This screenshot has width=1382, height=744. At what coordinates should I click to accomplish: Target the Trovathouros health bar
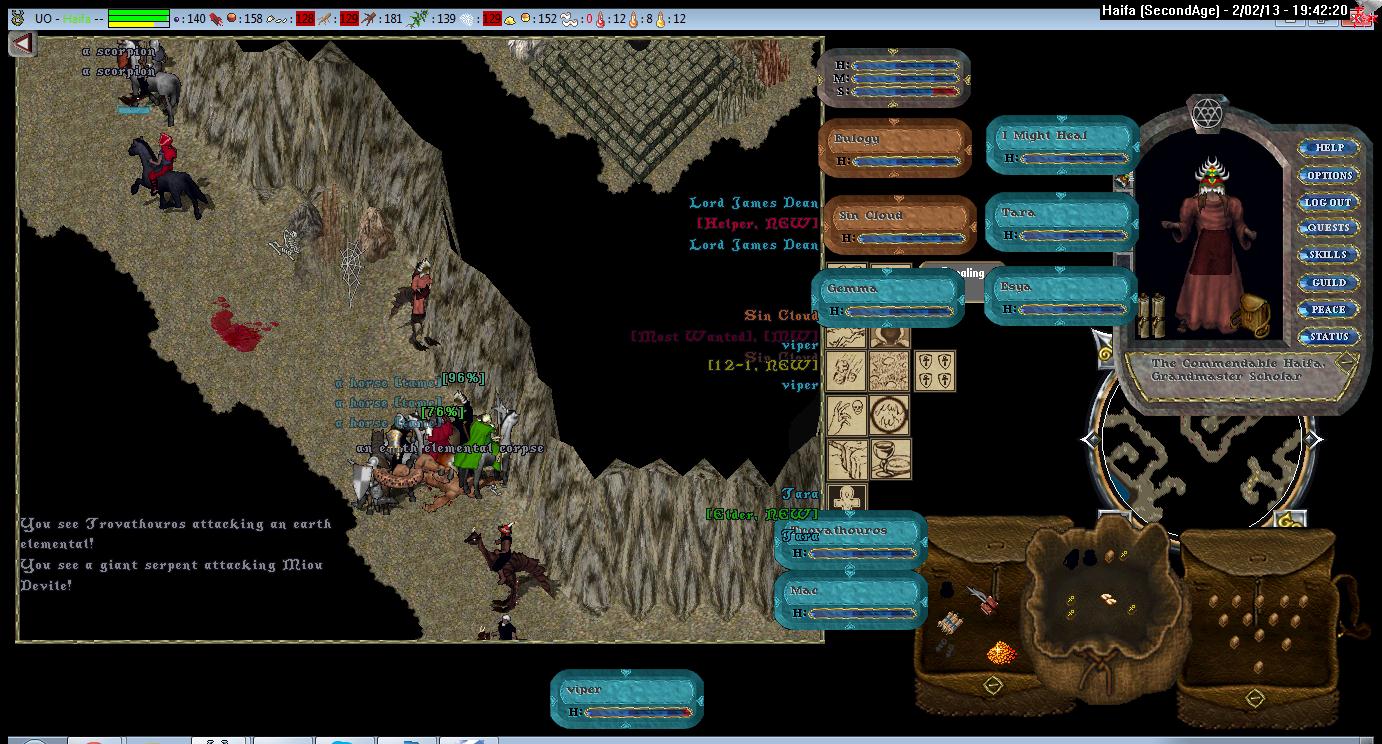pyautogui.click(x=851, y=540)
